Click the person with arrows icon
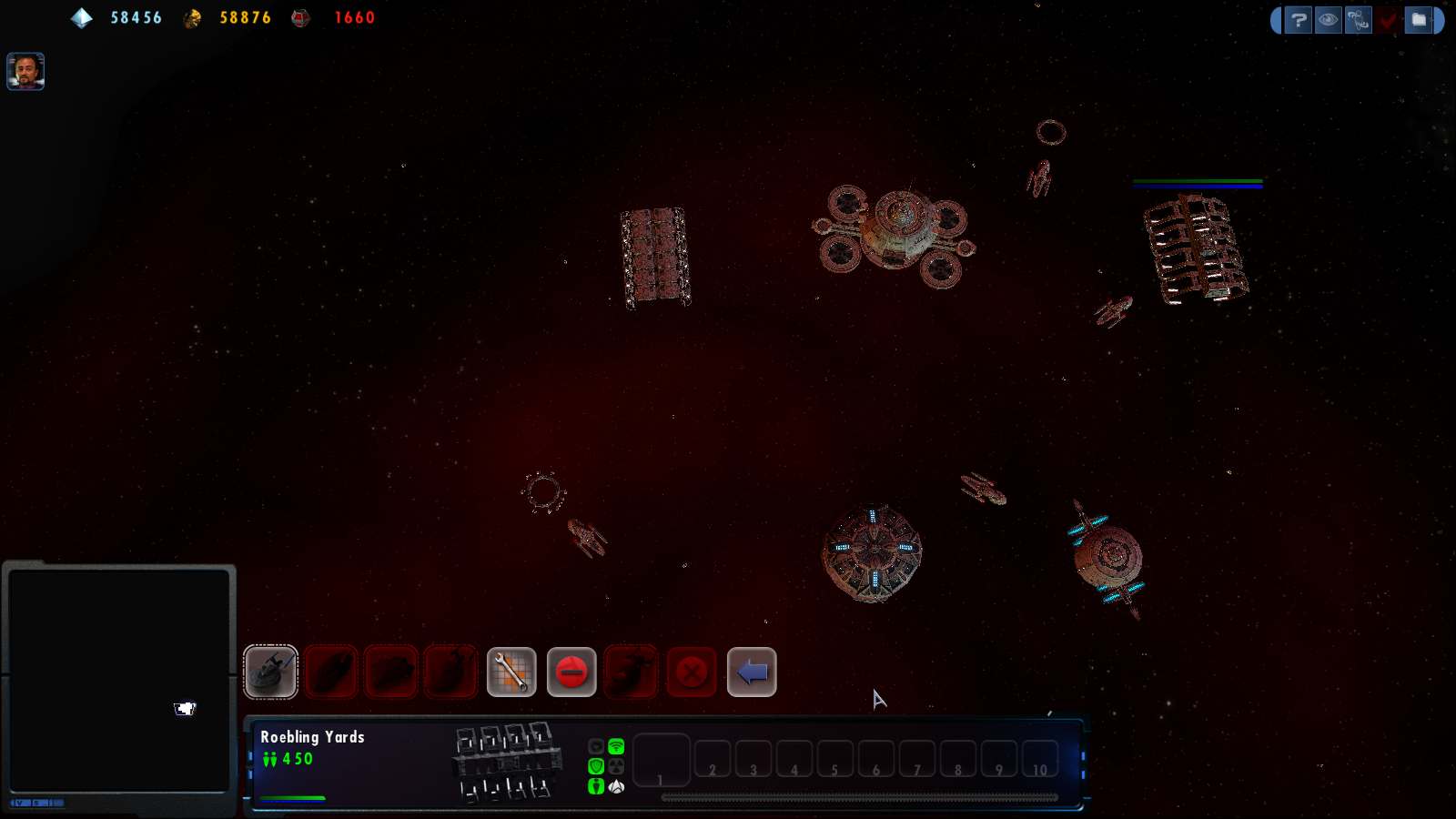Image resolution: width=1456 pixels, height=819 pixels. tap(1358, 20)
